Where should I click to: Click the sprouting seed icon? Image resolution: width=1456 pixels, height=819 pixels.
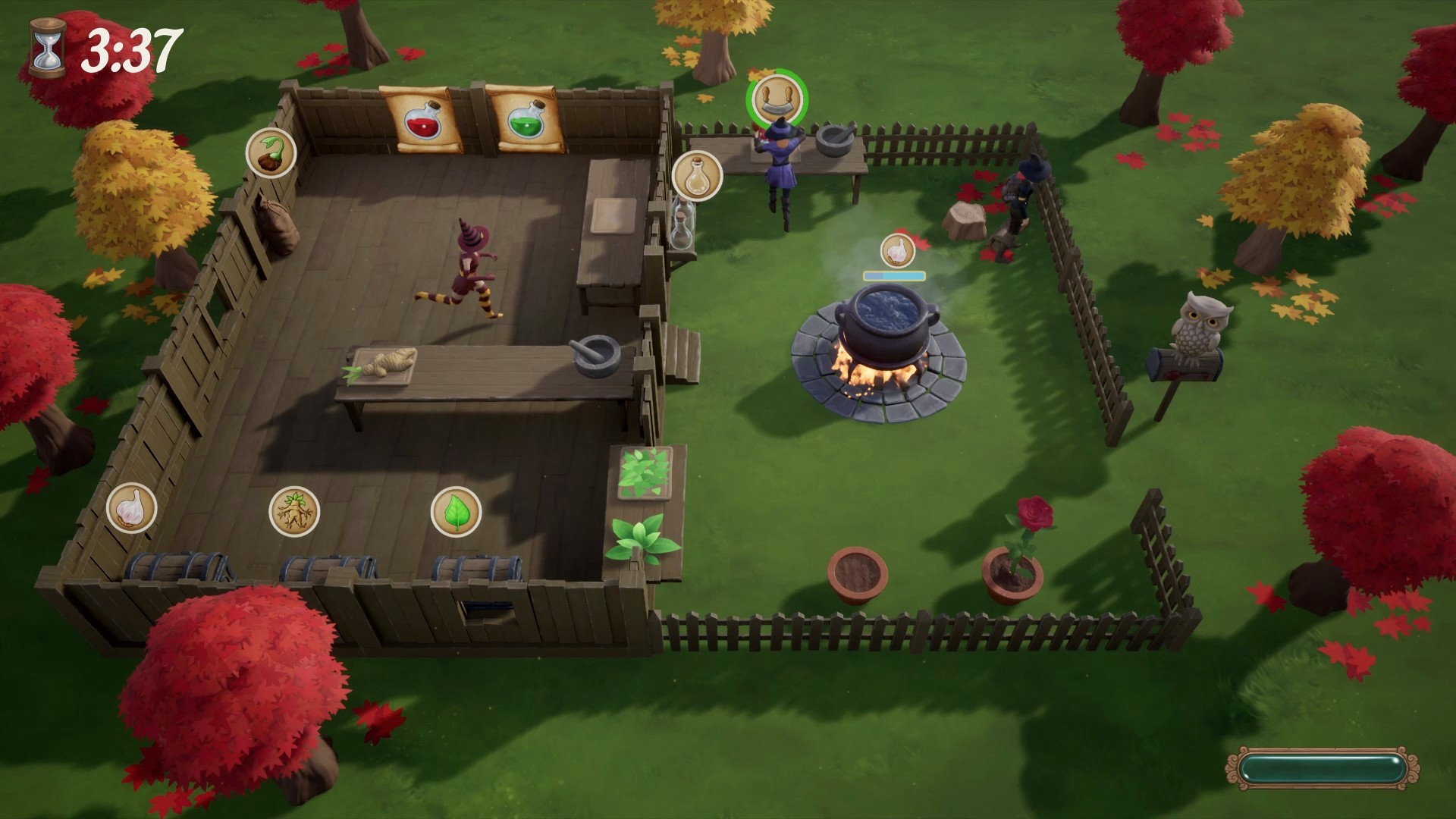(270, 153)
